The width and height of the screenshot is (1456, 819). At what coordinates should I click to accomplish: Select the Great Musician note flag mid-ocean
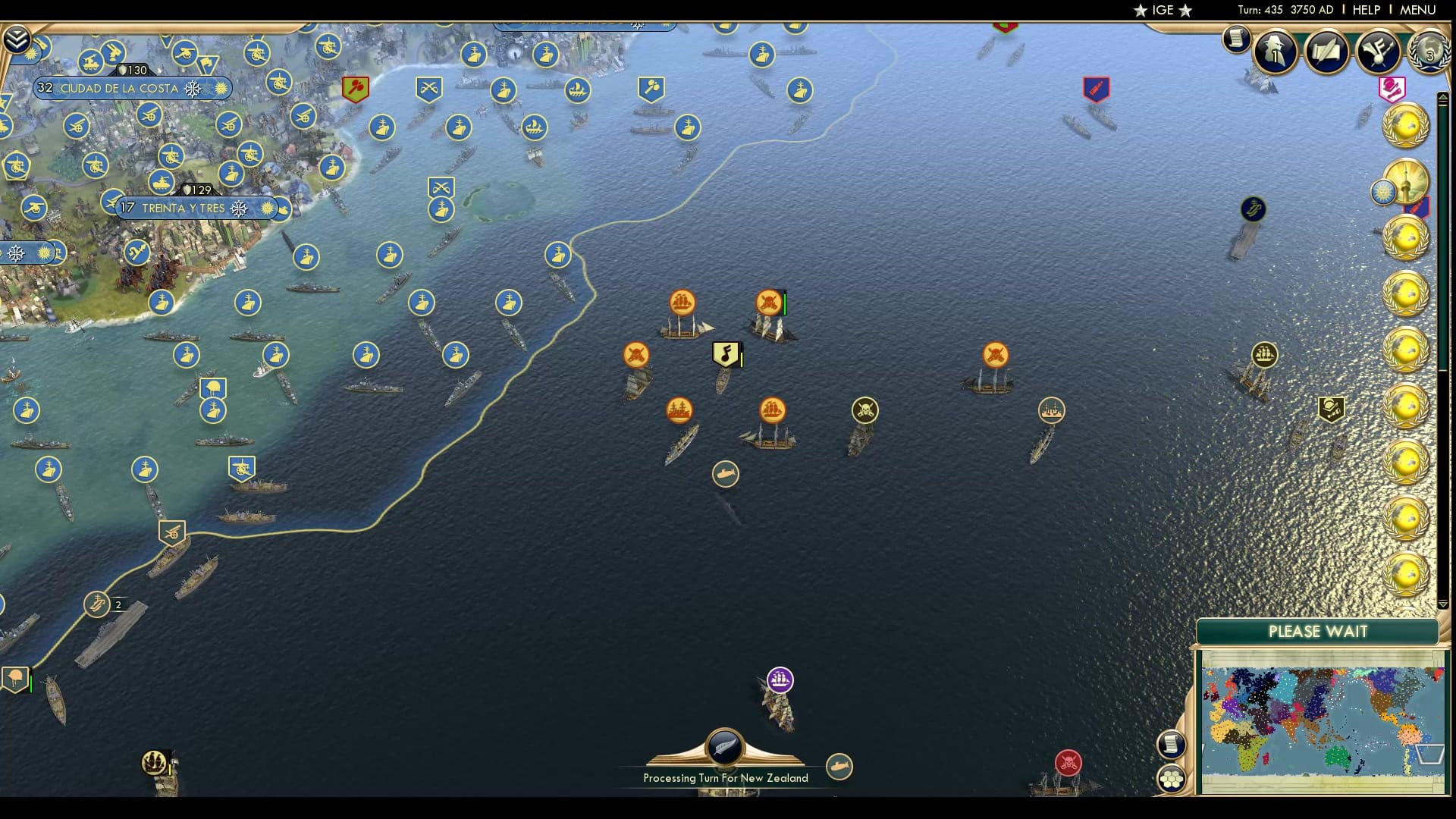pos(724,353)
